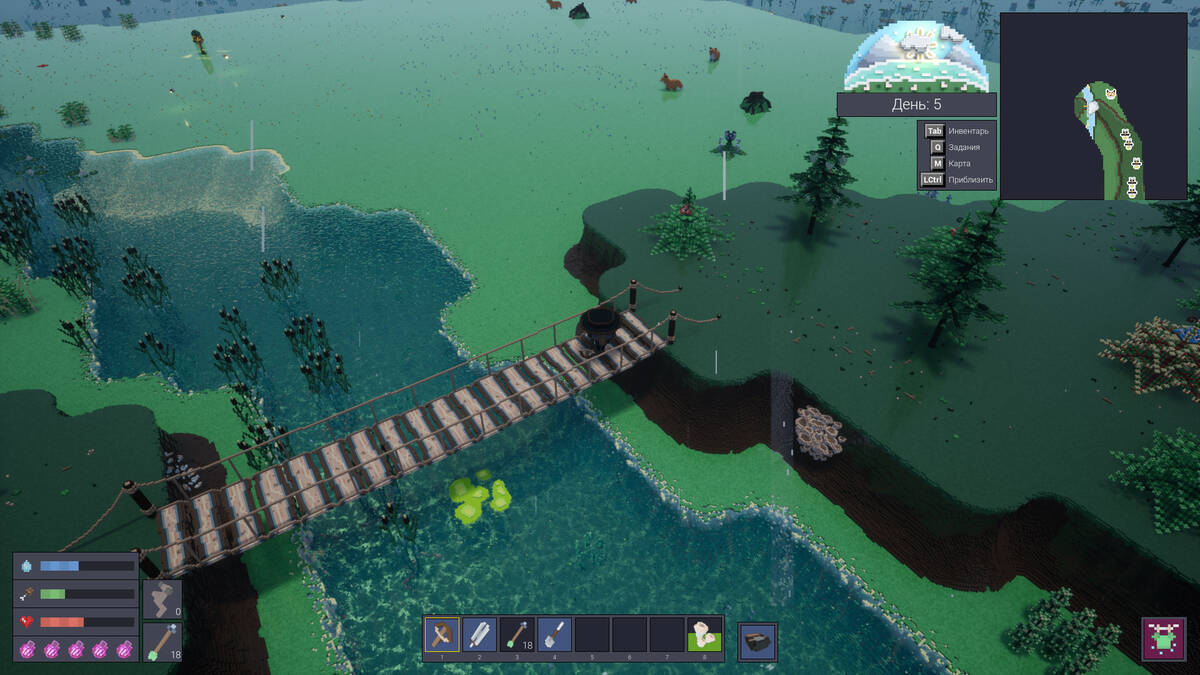The width and height of the screenshot is (1200, 675).
Task: Click the weather and day-cycle dome
Action: point(916,56)
